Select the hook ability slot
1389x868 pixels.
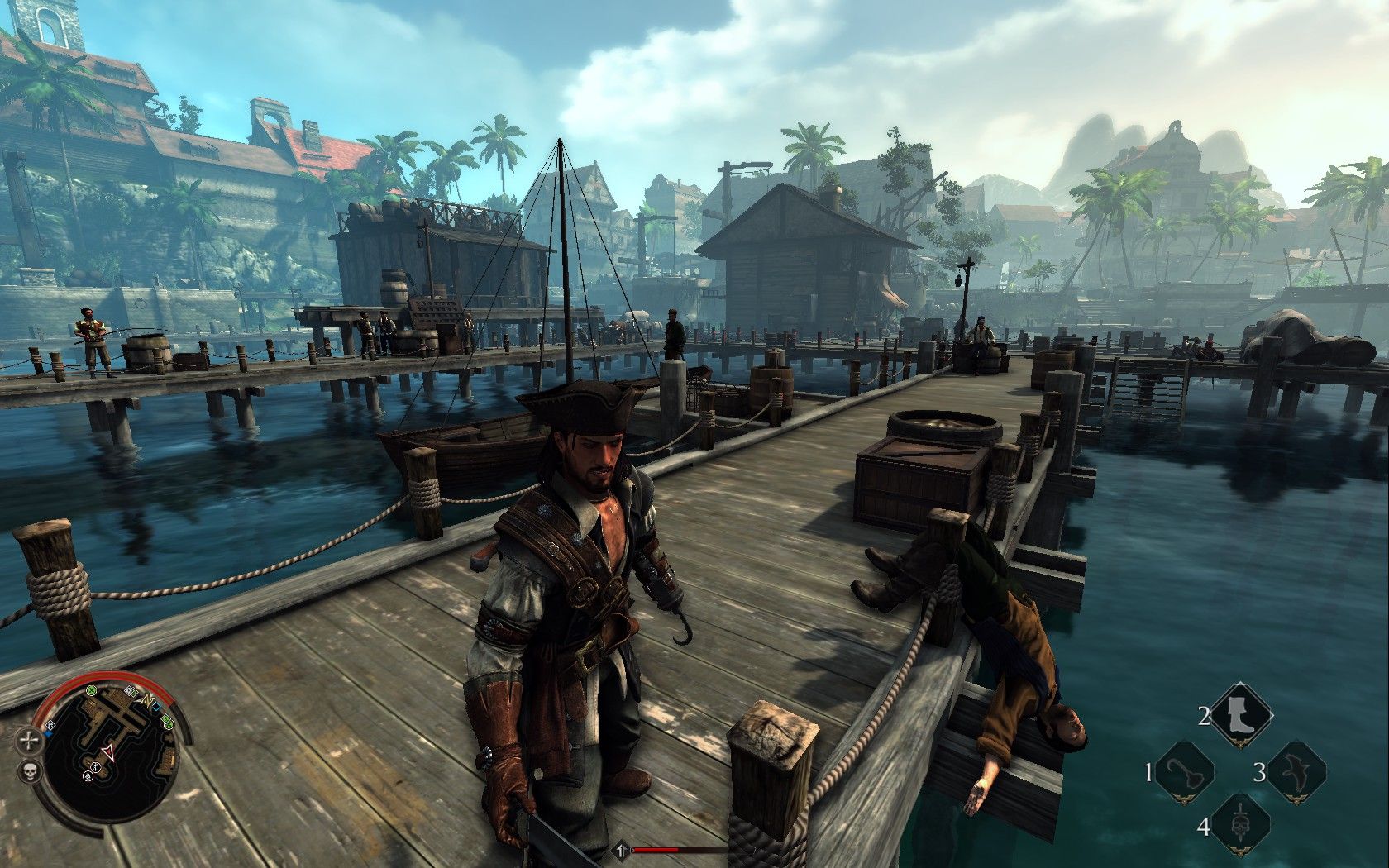tap(1184, 772)
